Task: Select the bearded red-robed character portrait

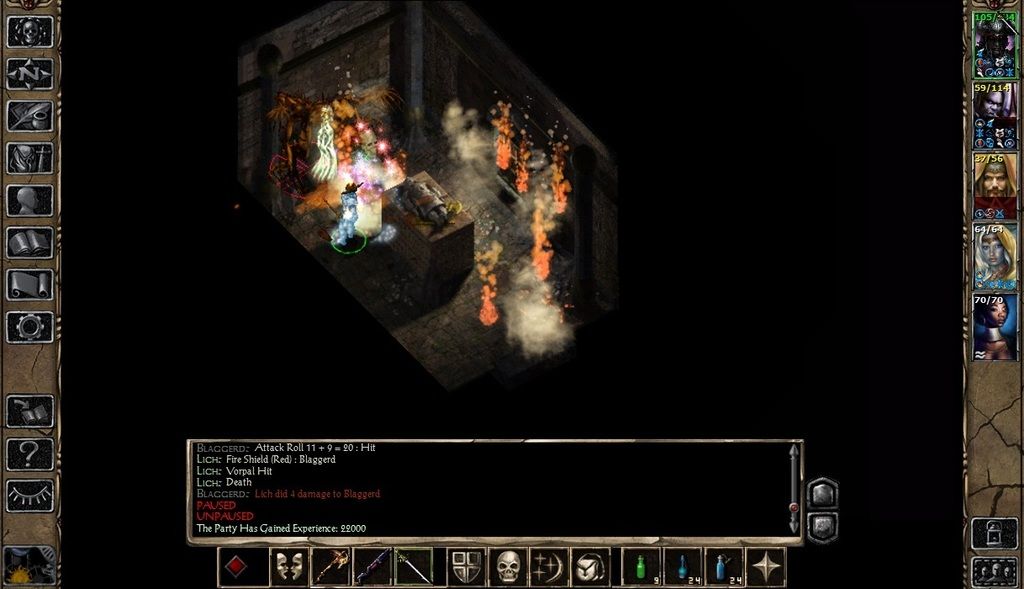Action: tap(995, 186)
